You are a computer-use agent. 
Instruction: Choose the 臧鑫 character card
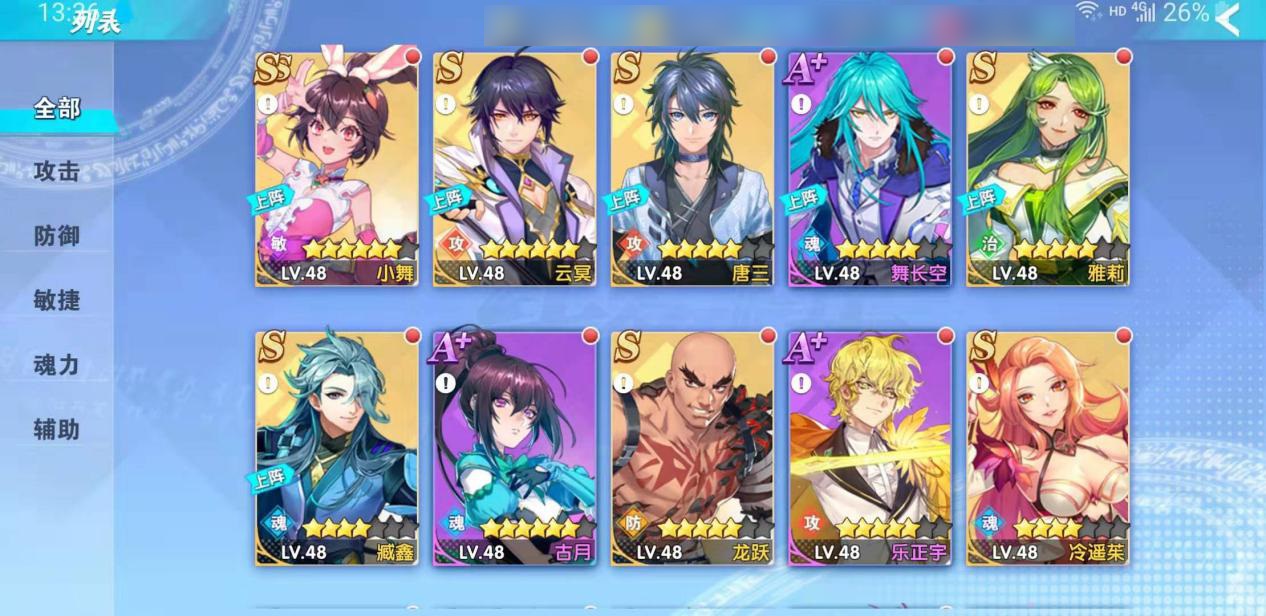(337, 448)
